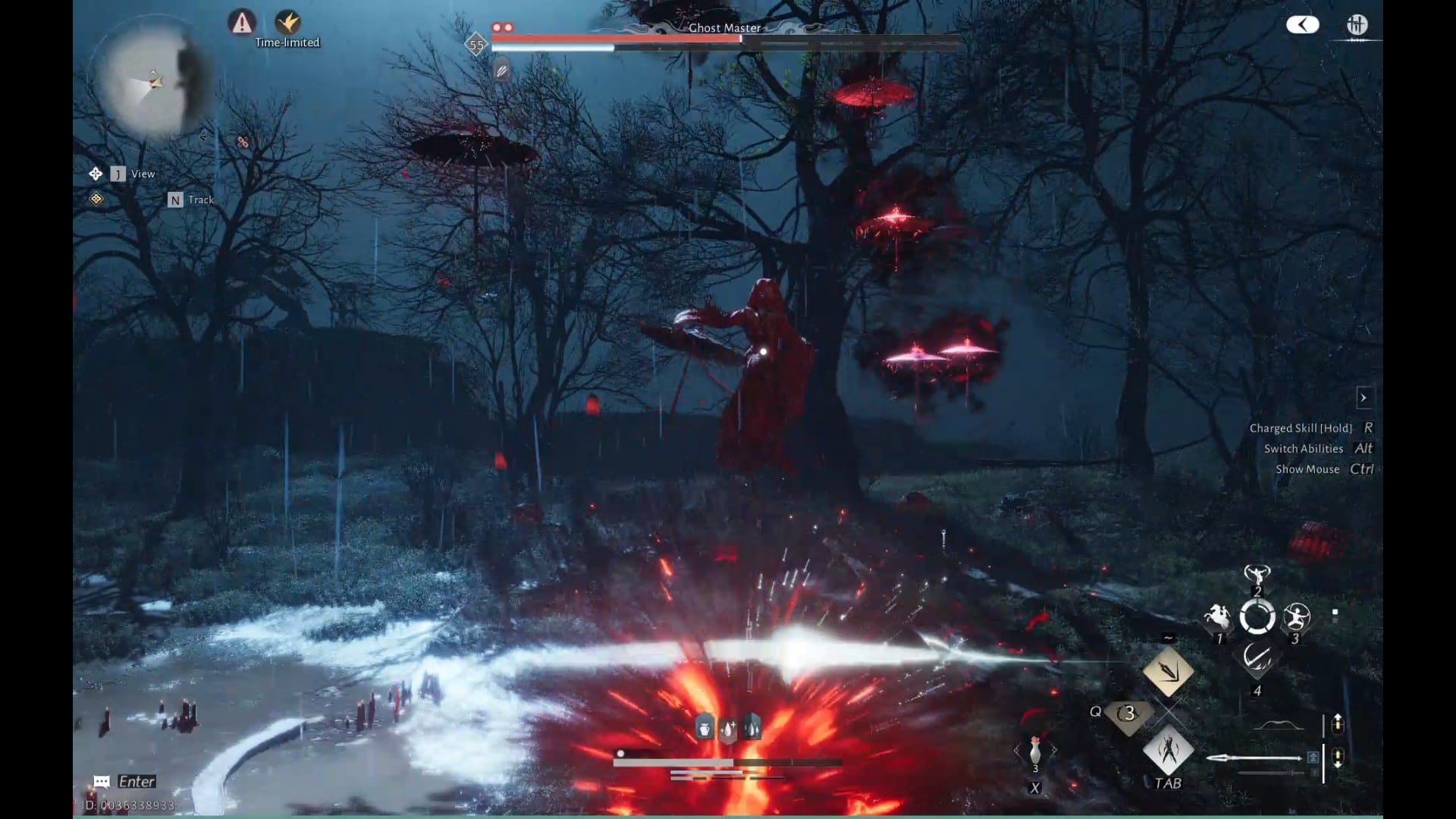Use the Q ability with 3 charges
This screenshot has height=819, width=1456.
point(1128,714)
